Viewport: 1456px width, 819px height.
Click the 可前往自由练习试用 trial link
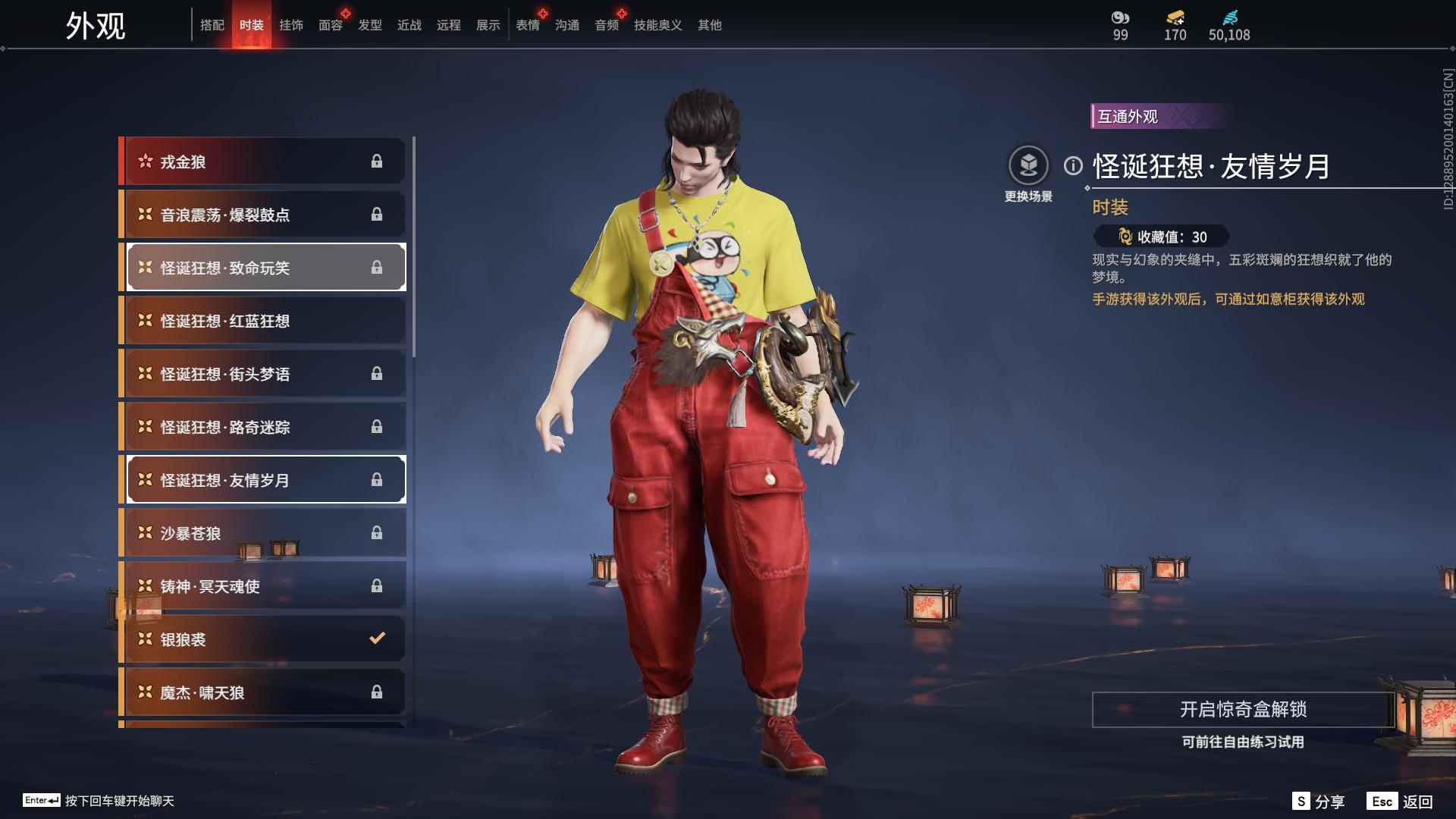(1244, 743)
